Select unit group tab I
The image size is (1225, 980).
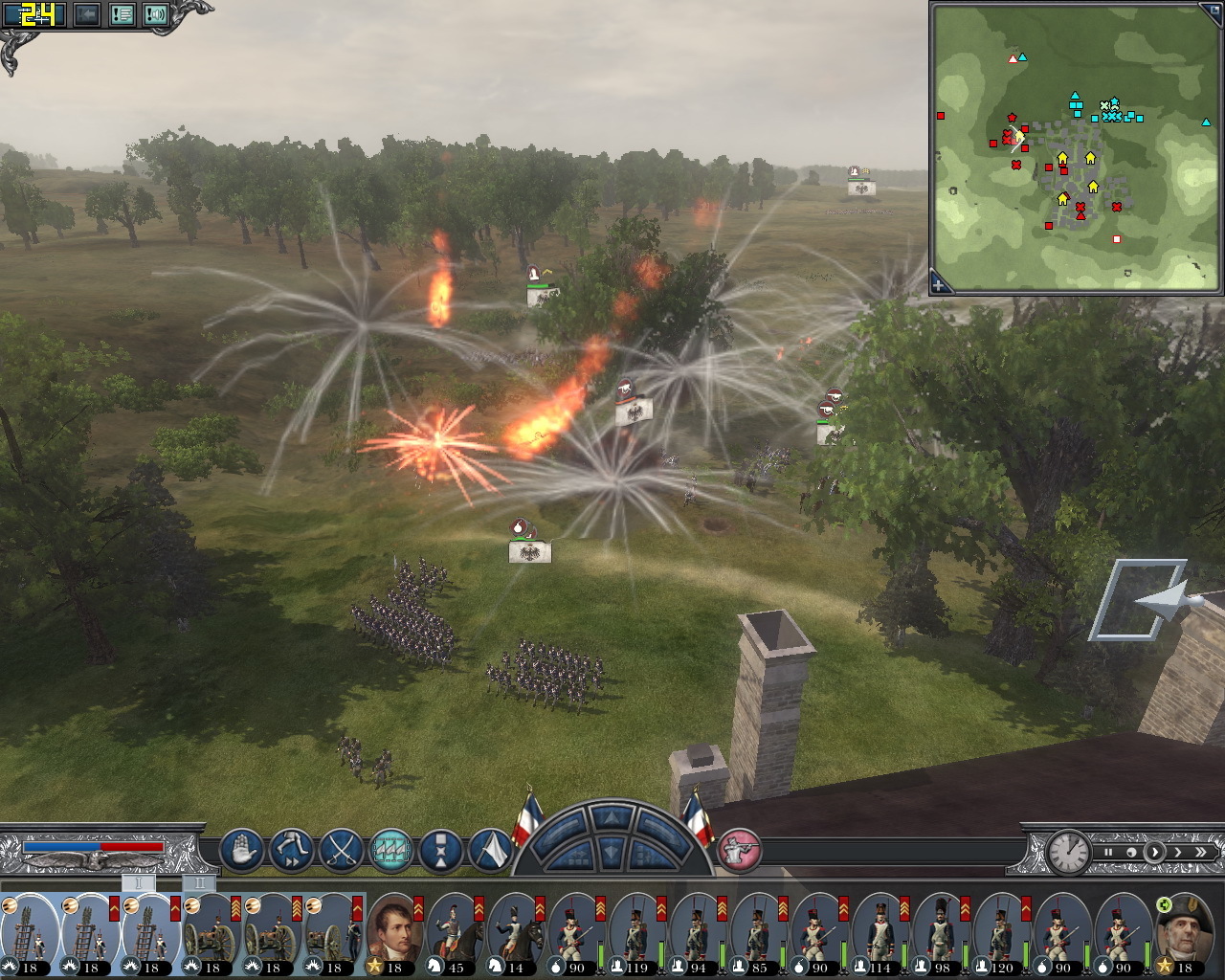pos(138,882)
